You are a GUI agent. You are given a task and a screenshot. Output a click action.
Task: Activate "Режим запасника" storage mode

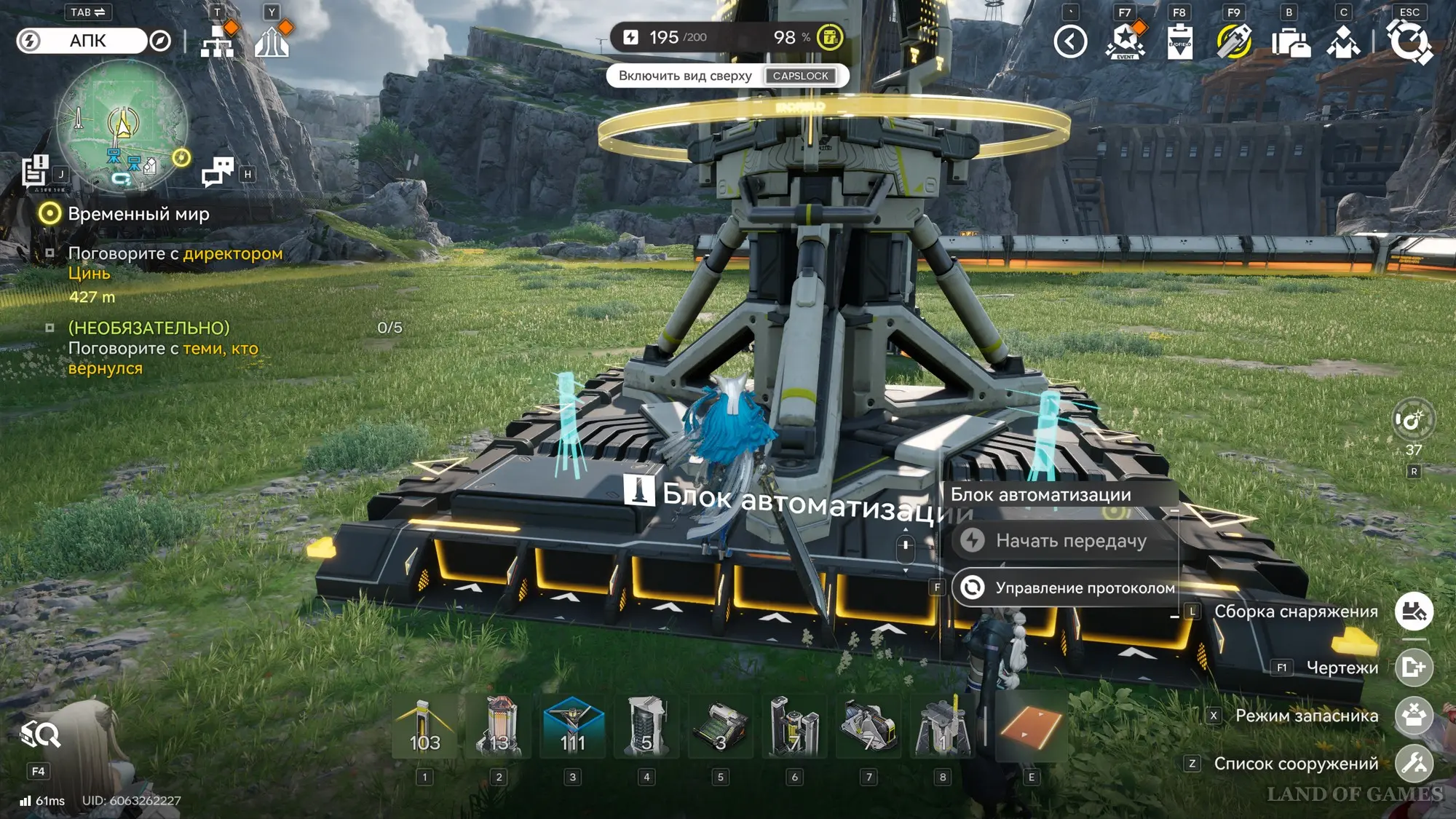(x=1414, y=716)
